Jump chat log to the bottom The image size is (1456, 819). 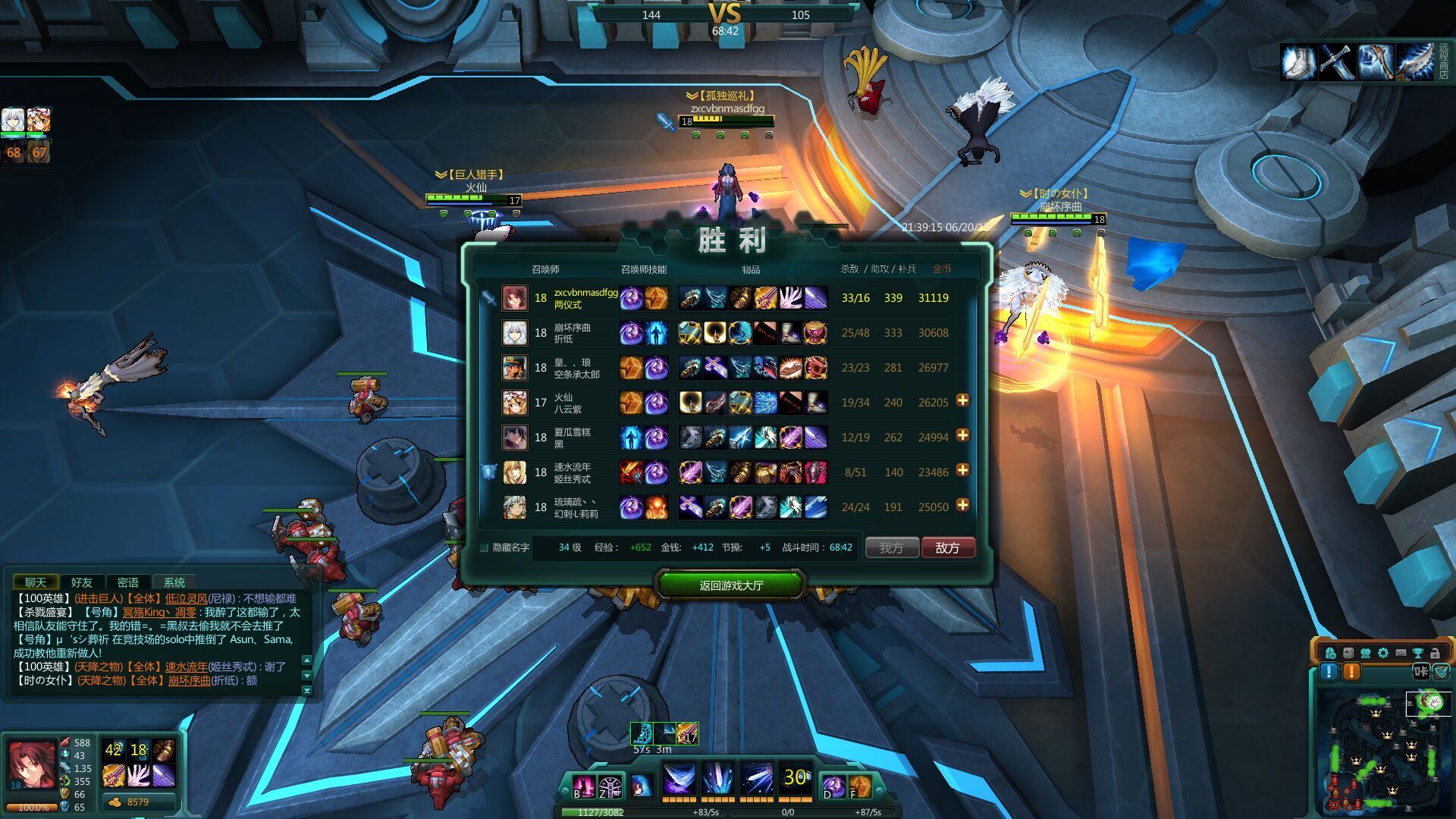coord(307,690)
